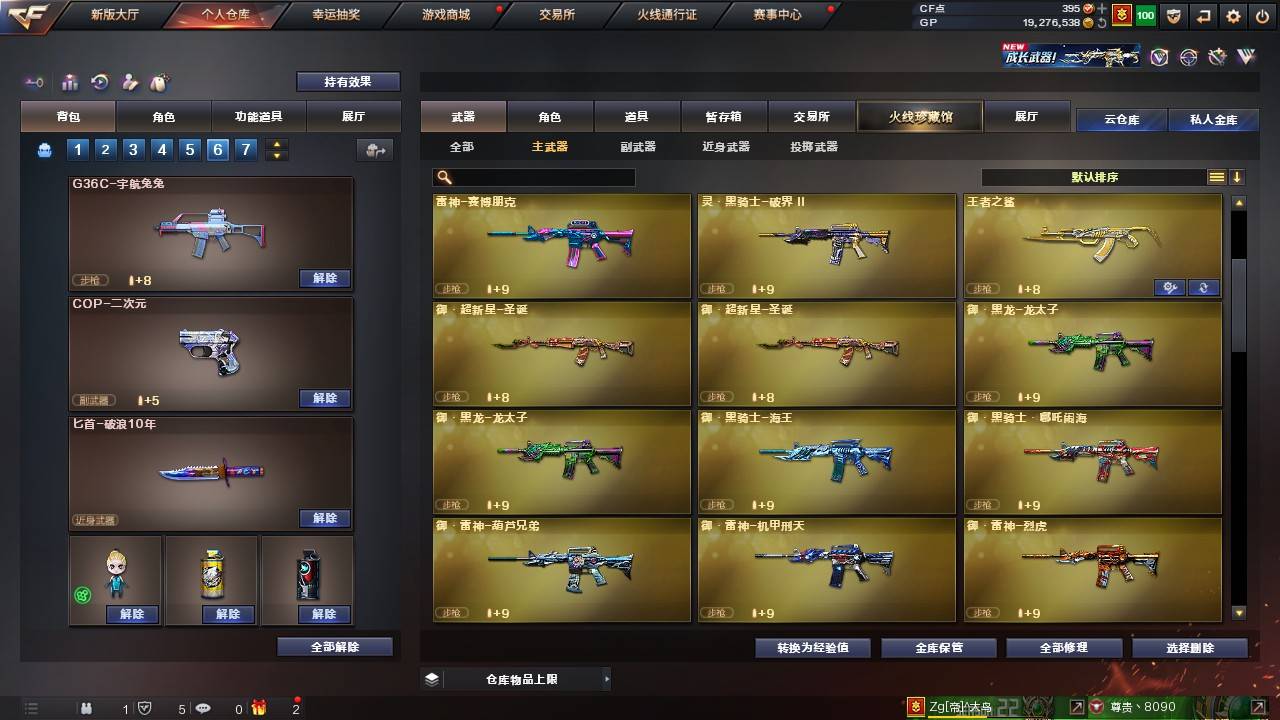Open the settings gear in the top bar

pos(1234,16)
